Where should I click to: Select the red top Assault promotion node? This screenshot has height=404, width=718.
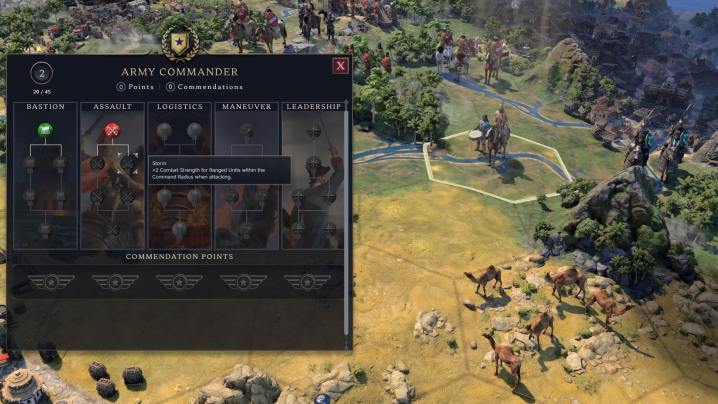point(112,130)
